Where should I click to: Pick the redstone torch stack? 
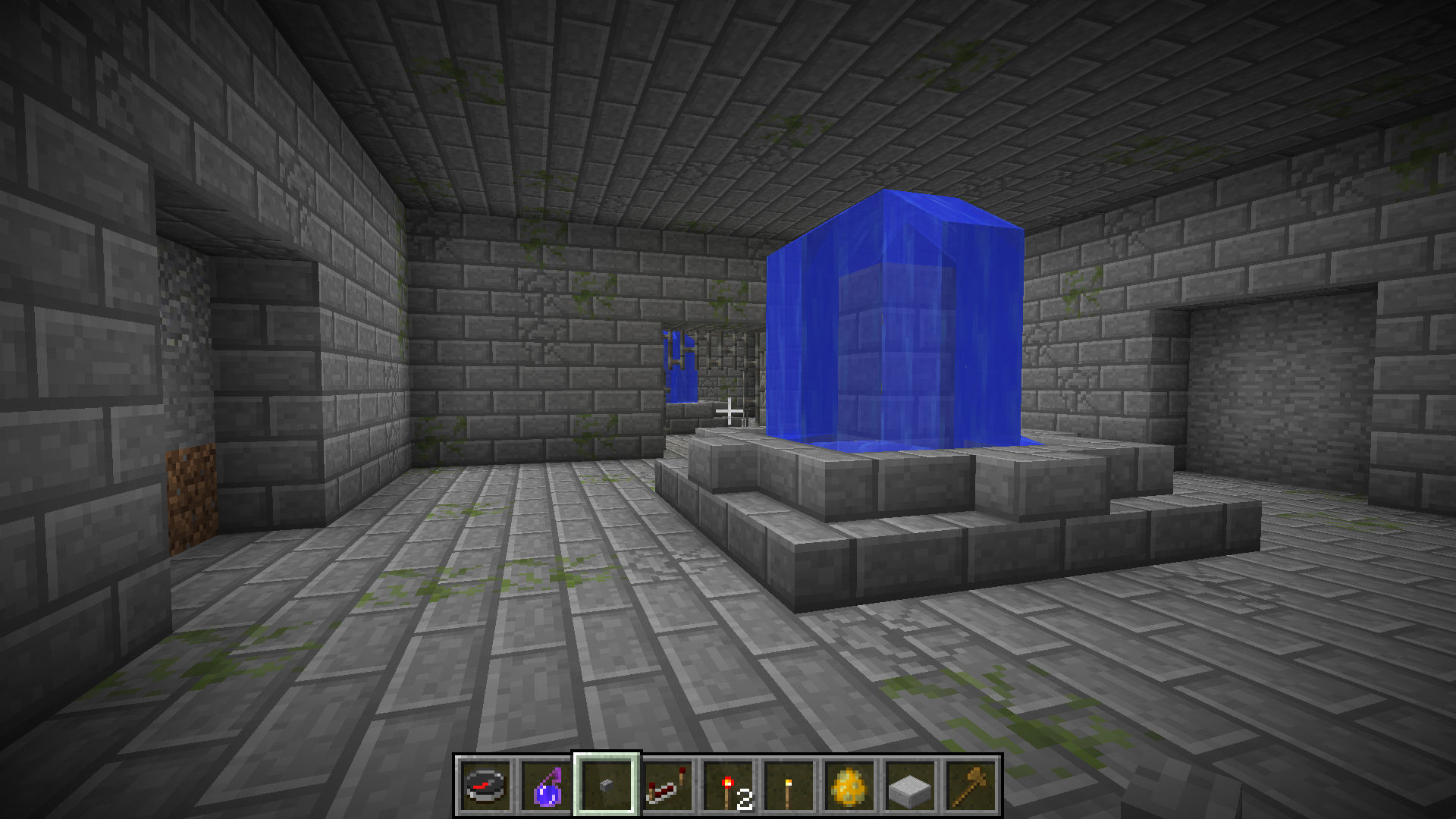728,785
